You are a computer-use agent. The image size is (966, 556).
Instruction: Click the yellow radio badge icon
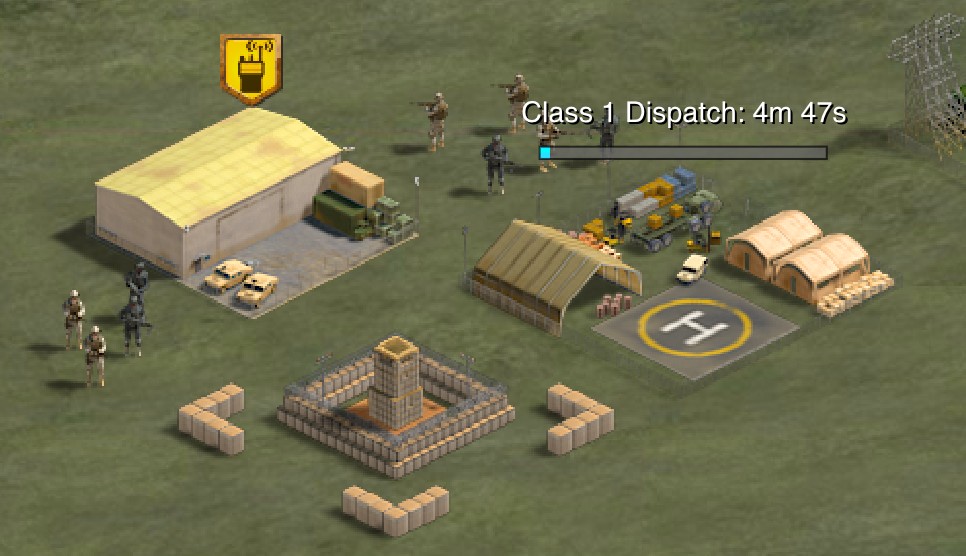(250, 68)
